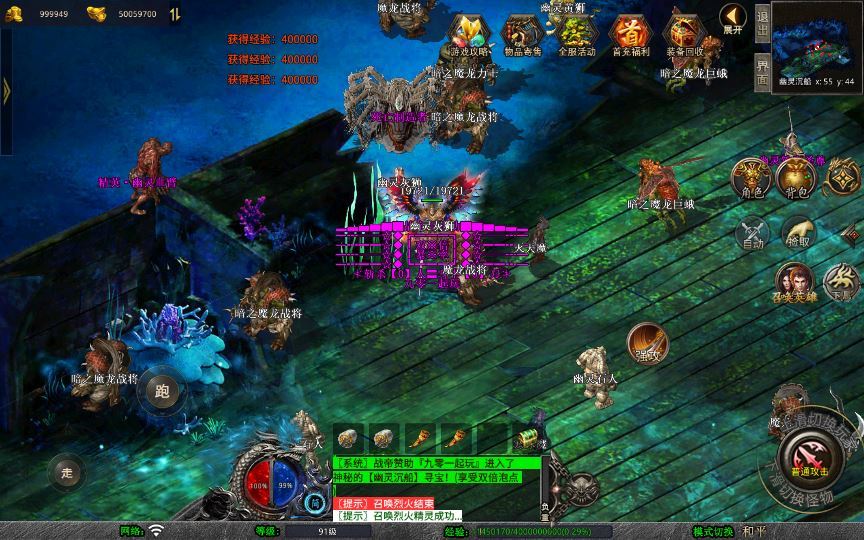This screenshot has height=540, width=864.
Task: Click the 展开 expand arrow button
Action: 733,19
